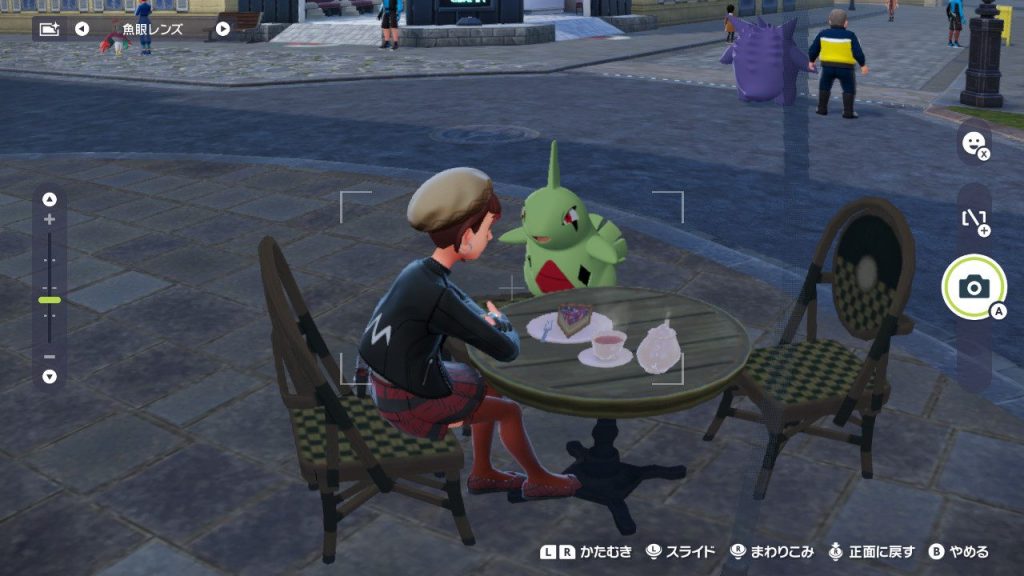Screen dimensions: 1024x576
Task: Open the photo filter icon beside lens name
Action: tap(49, 28)
